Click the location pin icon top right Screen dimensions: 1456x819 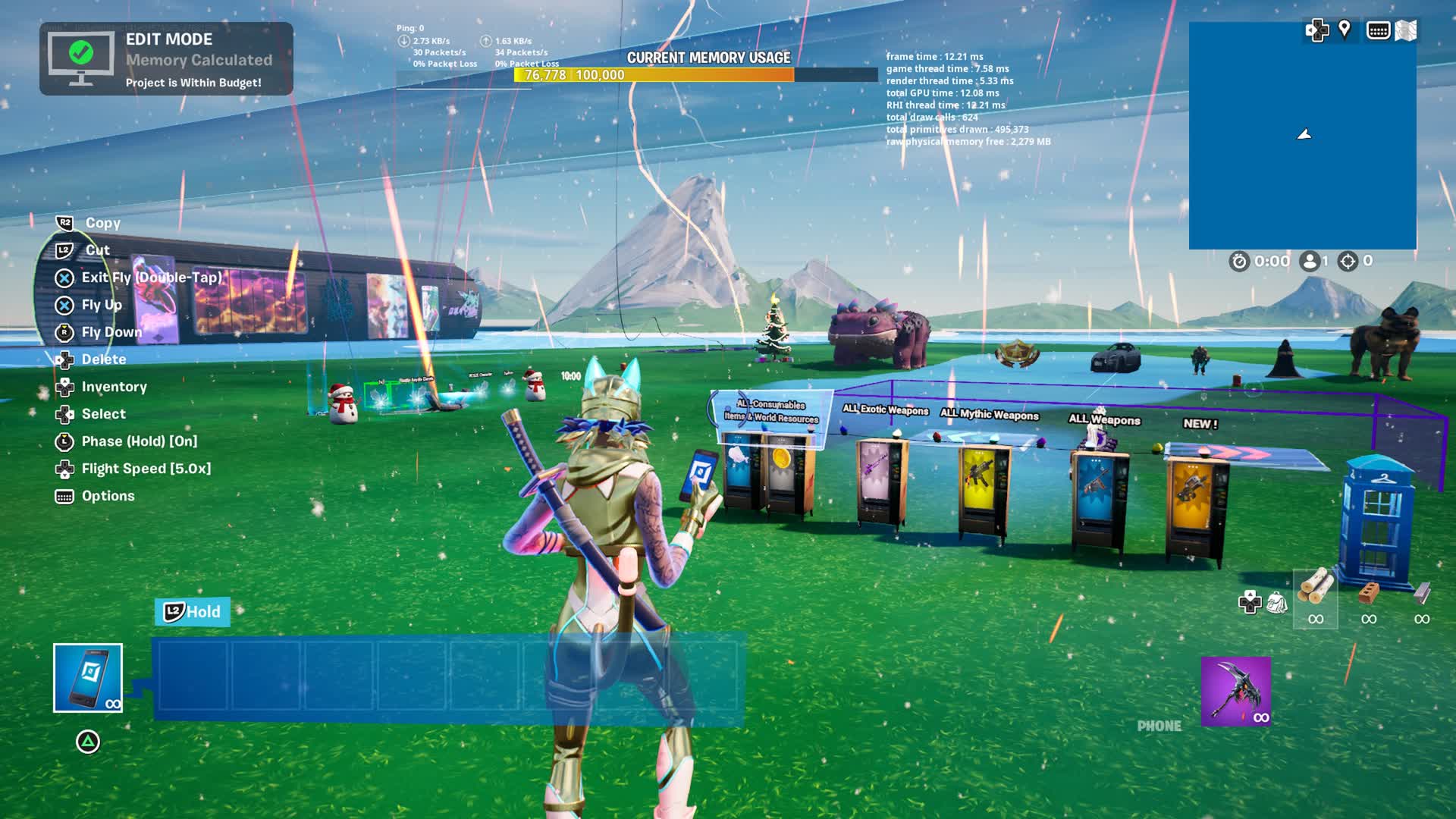click(1345, 30)
